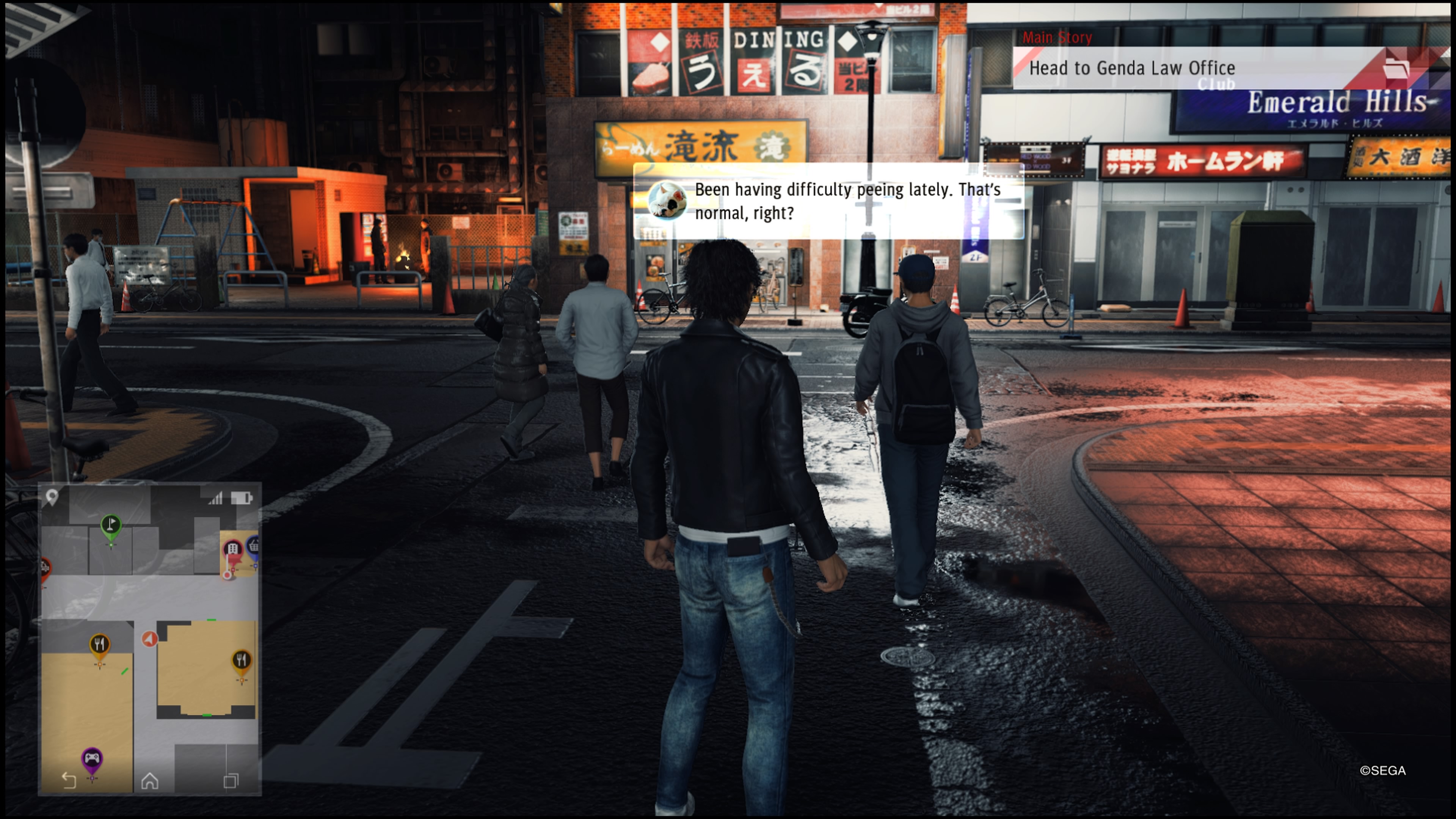
Task: Click the red player arrow on the minimap
Action: click(149, 639)
